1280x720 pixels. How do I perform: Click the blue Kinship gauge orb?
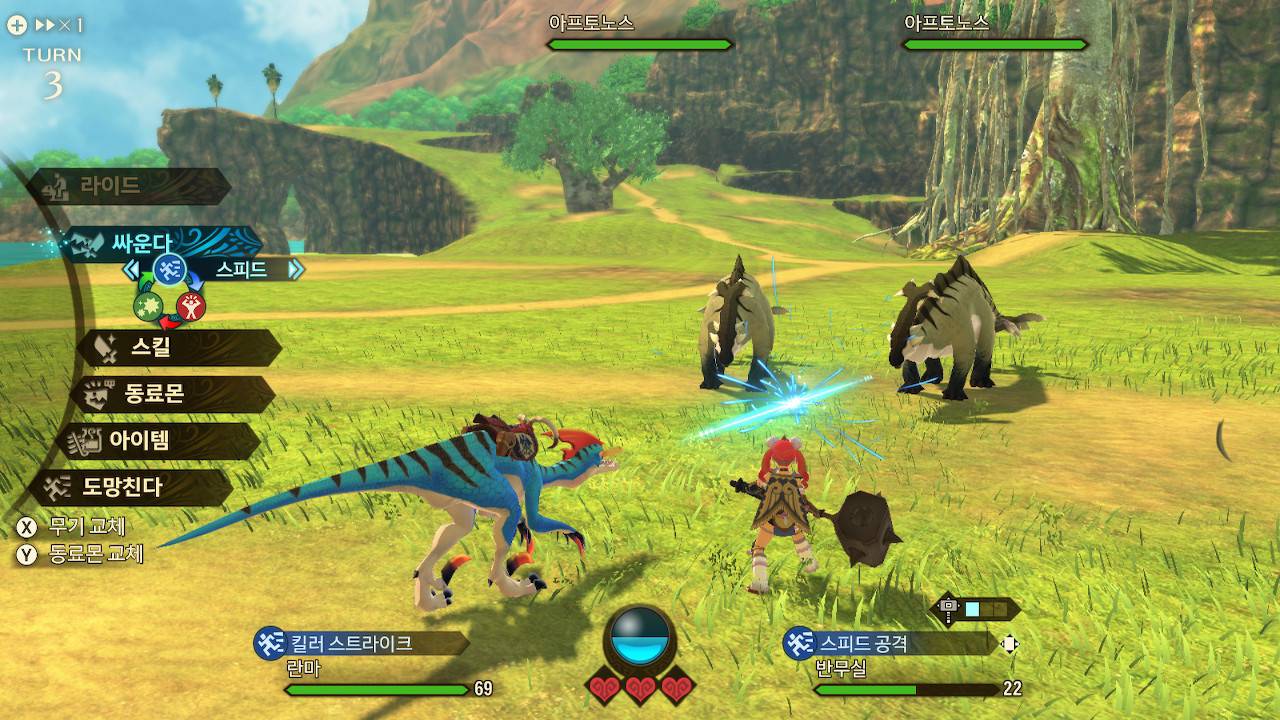(x=640, y=635)
